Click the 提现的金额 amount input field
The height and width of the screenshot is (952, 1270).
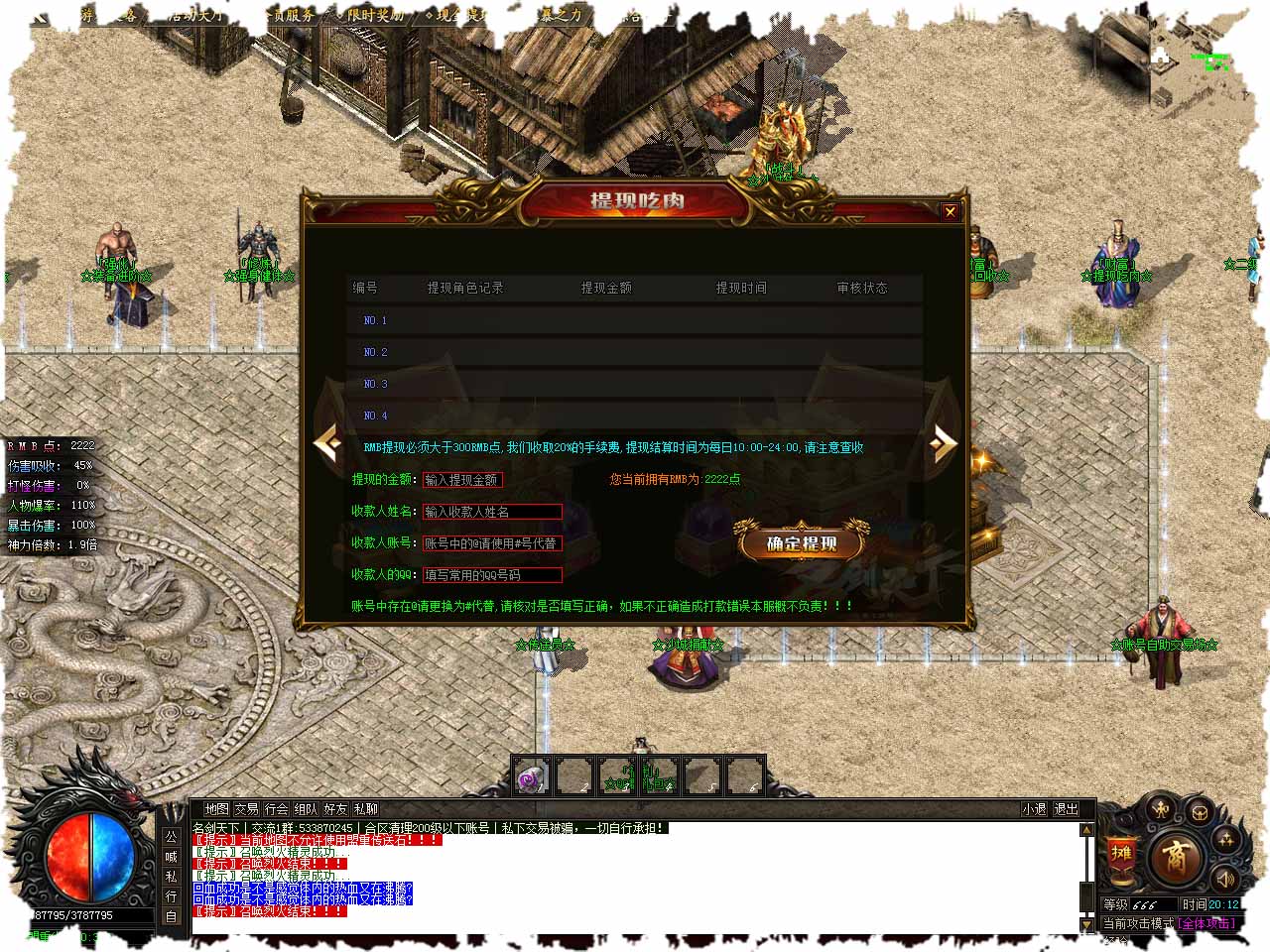pyautogui.click(x=462, y=480)
